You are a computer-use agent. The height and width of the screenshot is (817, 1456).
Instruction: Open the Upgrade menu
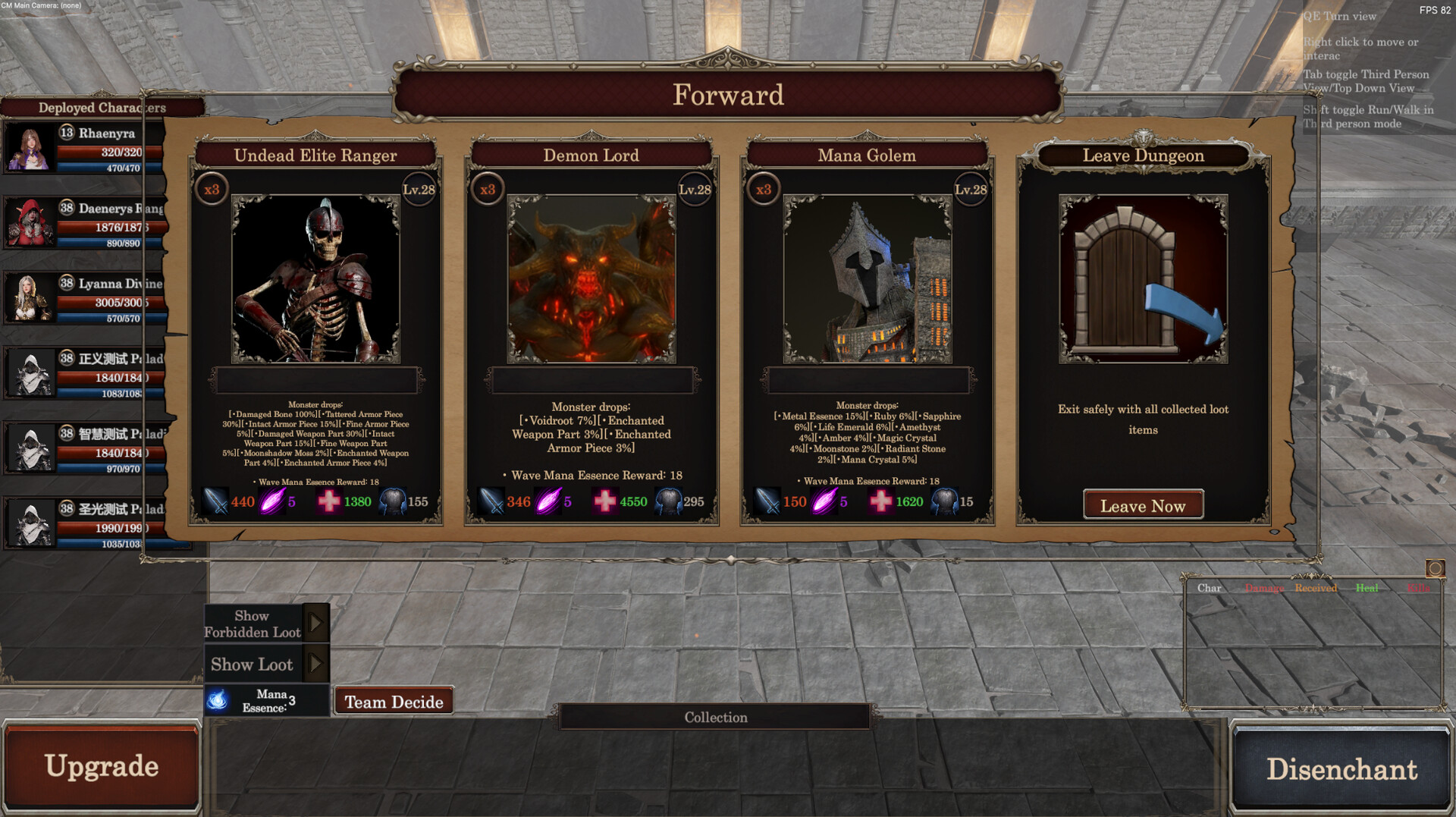(x=102, y=767)
